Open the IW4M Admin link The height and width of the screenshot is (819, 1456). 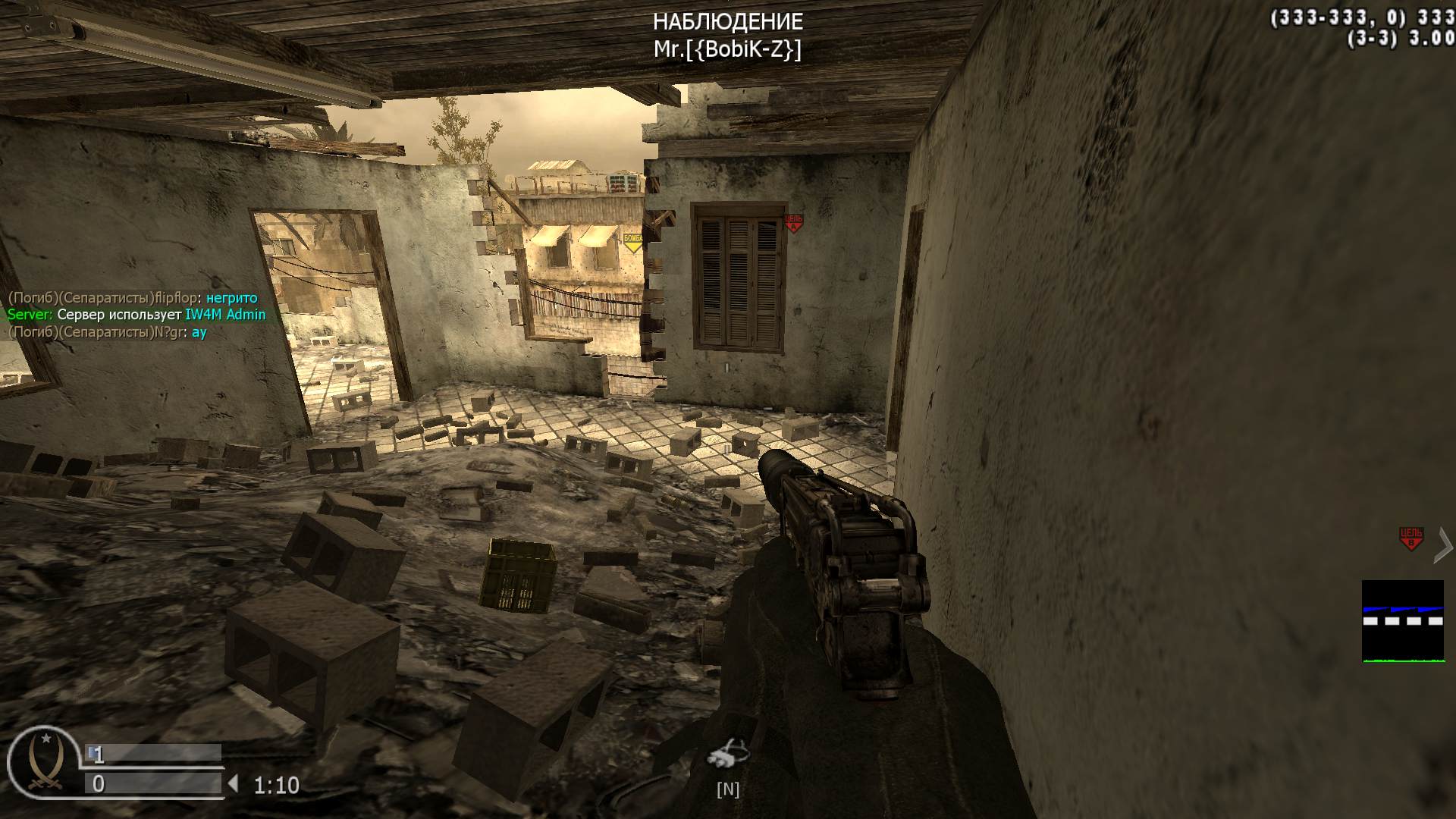pyautogui.click(x=225, y=314)
